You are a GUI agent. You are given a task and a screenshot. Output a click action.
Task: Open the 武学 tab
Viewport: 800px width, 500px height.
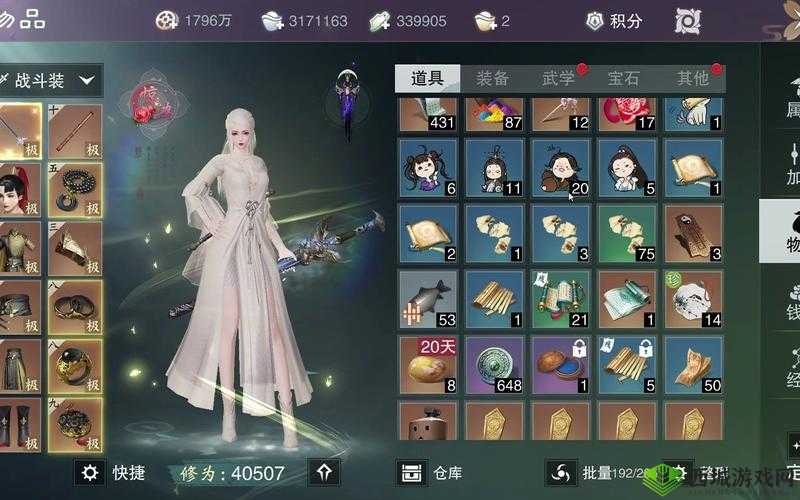(x=558, y=78)
